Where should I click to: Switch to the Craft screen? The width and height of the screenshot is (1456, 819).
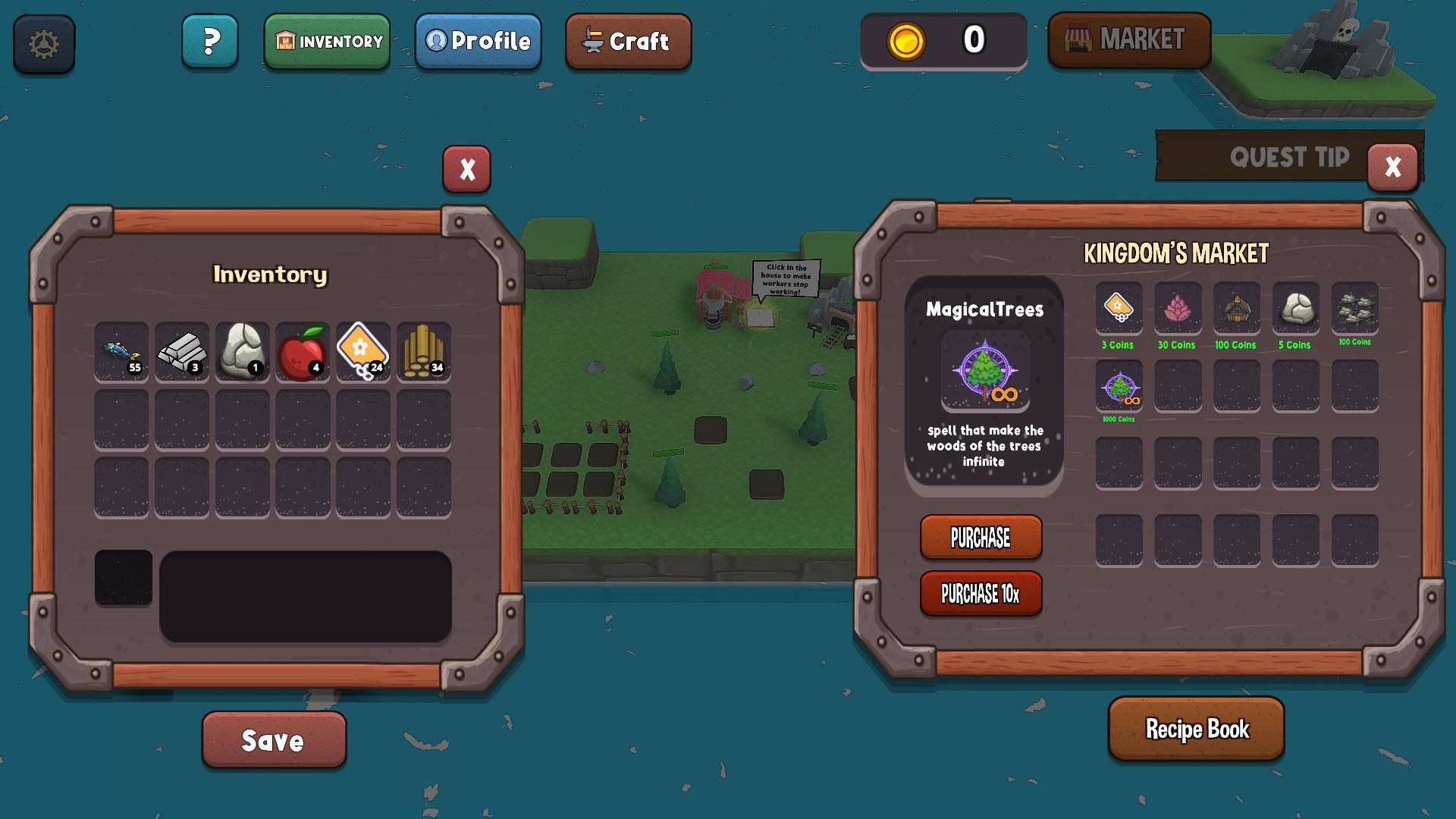click(x=628, y=42)
